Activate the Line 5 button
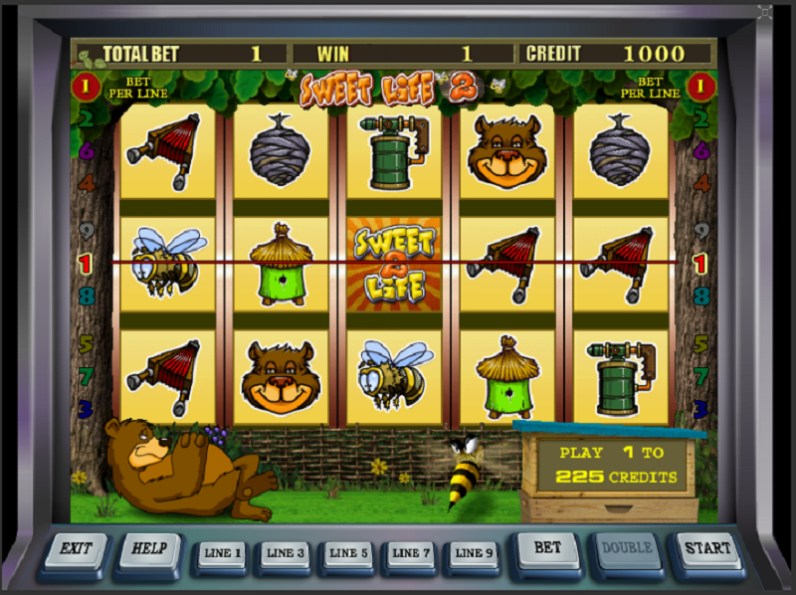796x595 pixels. pyautogui.click(x=348, y=553)
